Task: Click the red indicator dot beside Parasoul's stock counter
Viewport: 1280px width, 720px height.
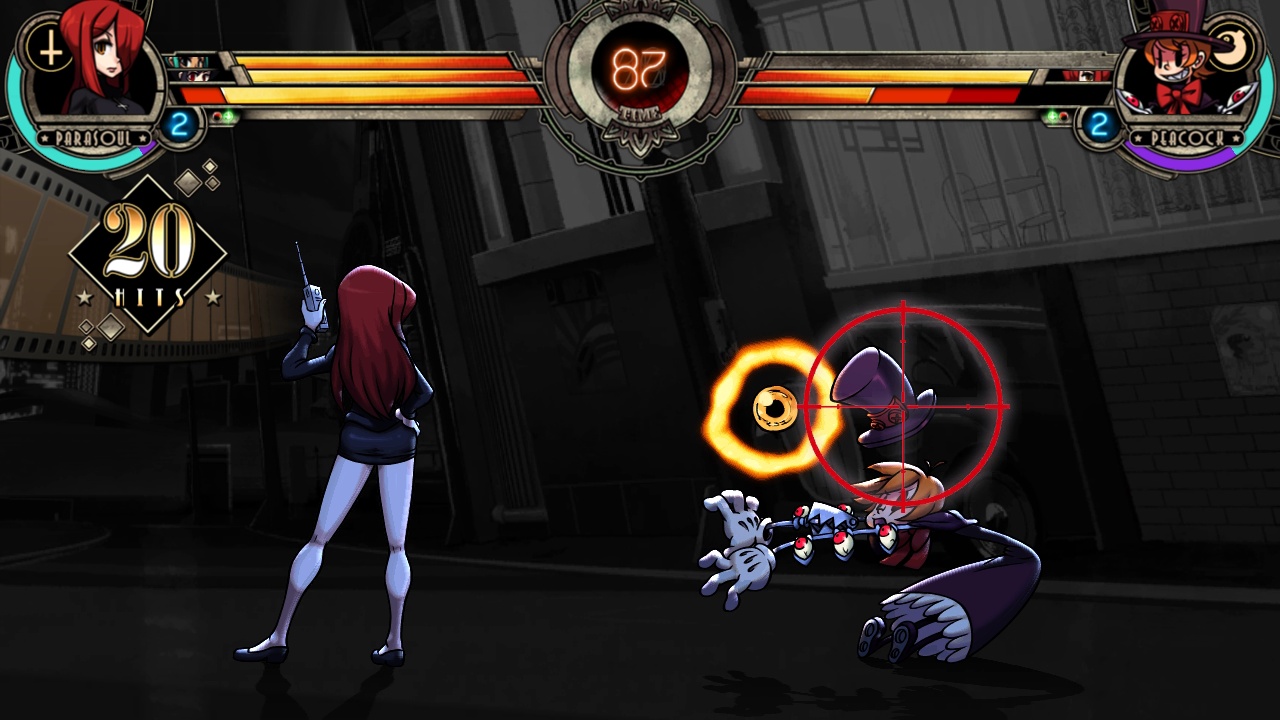Action: [217, 117]
